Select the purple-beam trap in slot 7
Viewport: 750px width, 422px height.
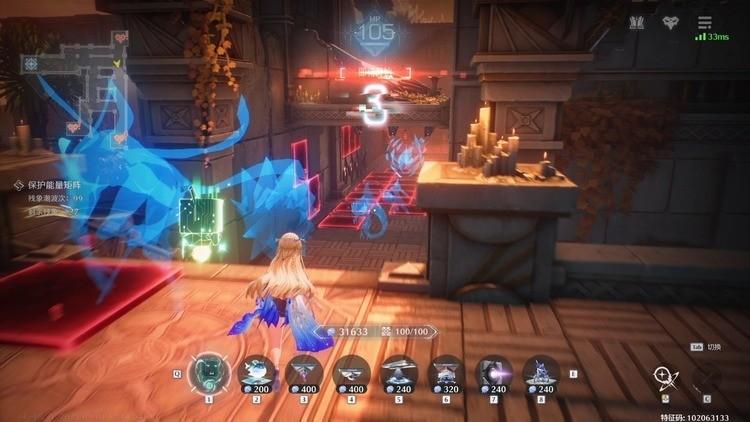[x=493, y=371]
